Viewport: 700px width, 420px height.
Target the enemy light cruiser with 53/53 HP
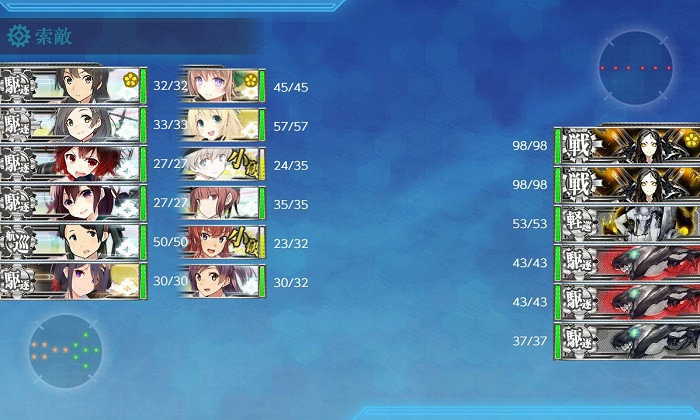(x=628, y=224)
